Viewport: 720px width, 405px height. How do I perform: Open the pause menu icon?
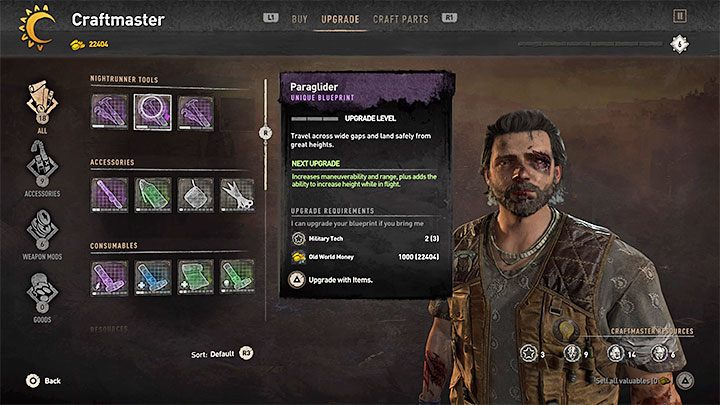coord(680,16)
